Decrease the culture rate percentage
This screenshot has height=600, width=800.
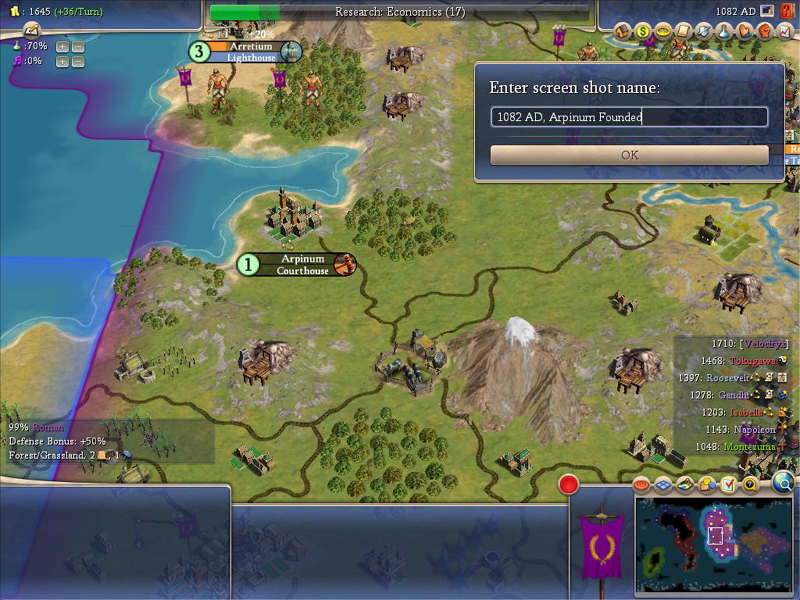[x=78, y=61]
